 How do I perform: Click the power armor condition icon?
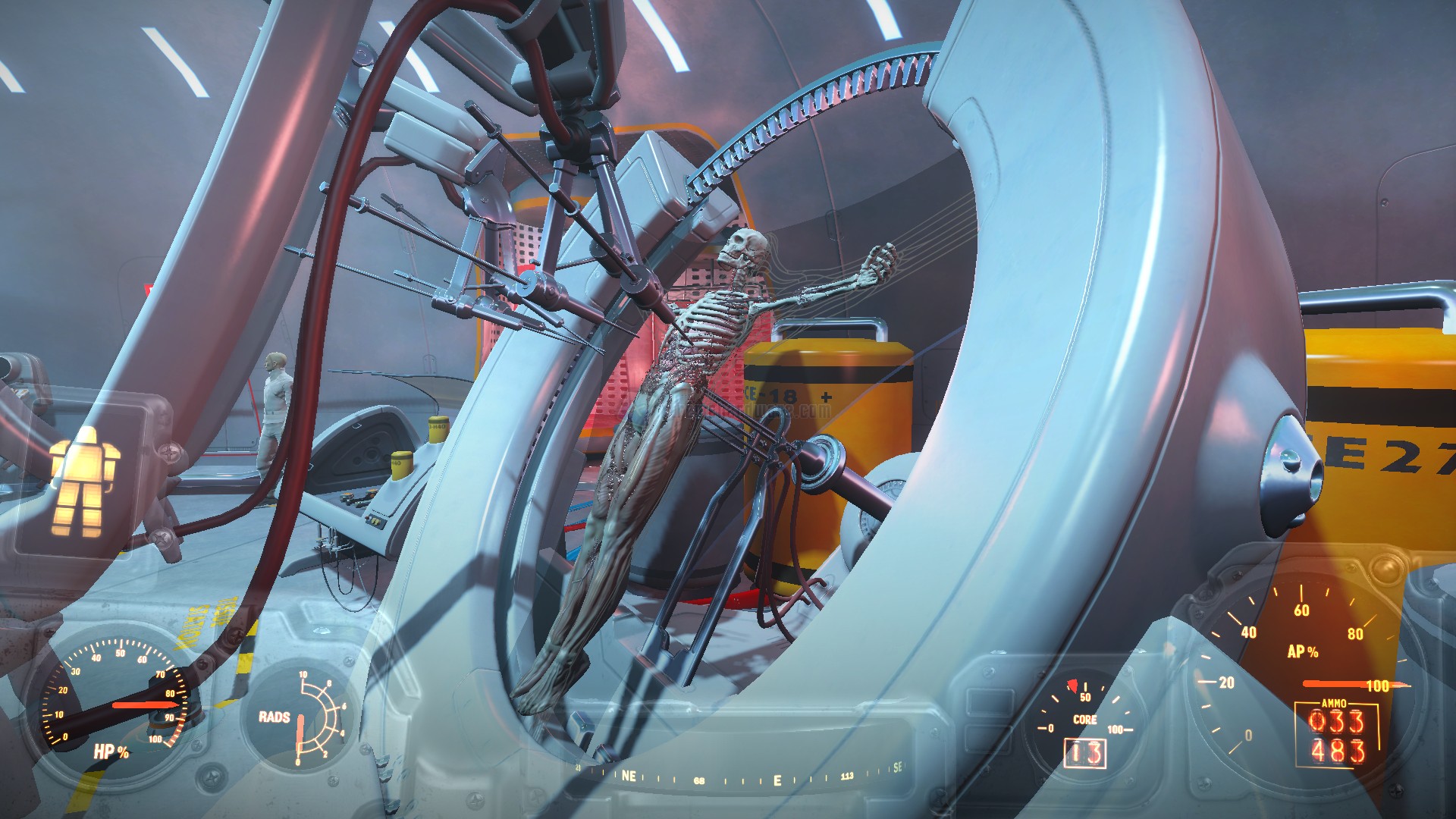84,480
